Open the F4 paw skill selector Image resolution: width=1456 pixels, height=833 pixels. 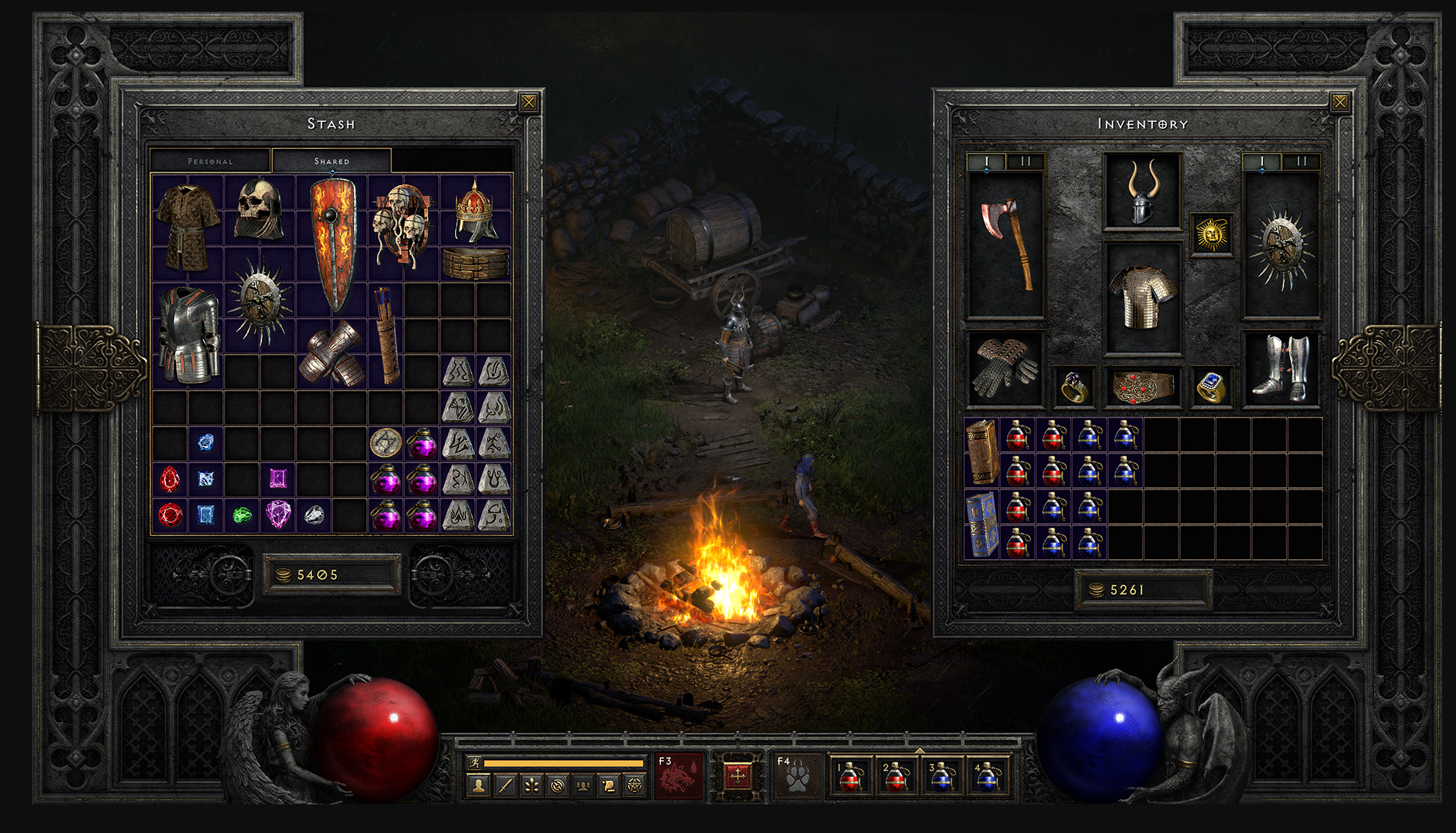click(x=796, y=776)
